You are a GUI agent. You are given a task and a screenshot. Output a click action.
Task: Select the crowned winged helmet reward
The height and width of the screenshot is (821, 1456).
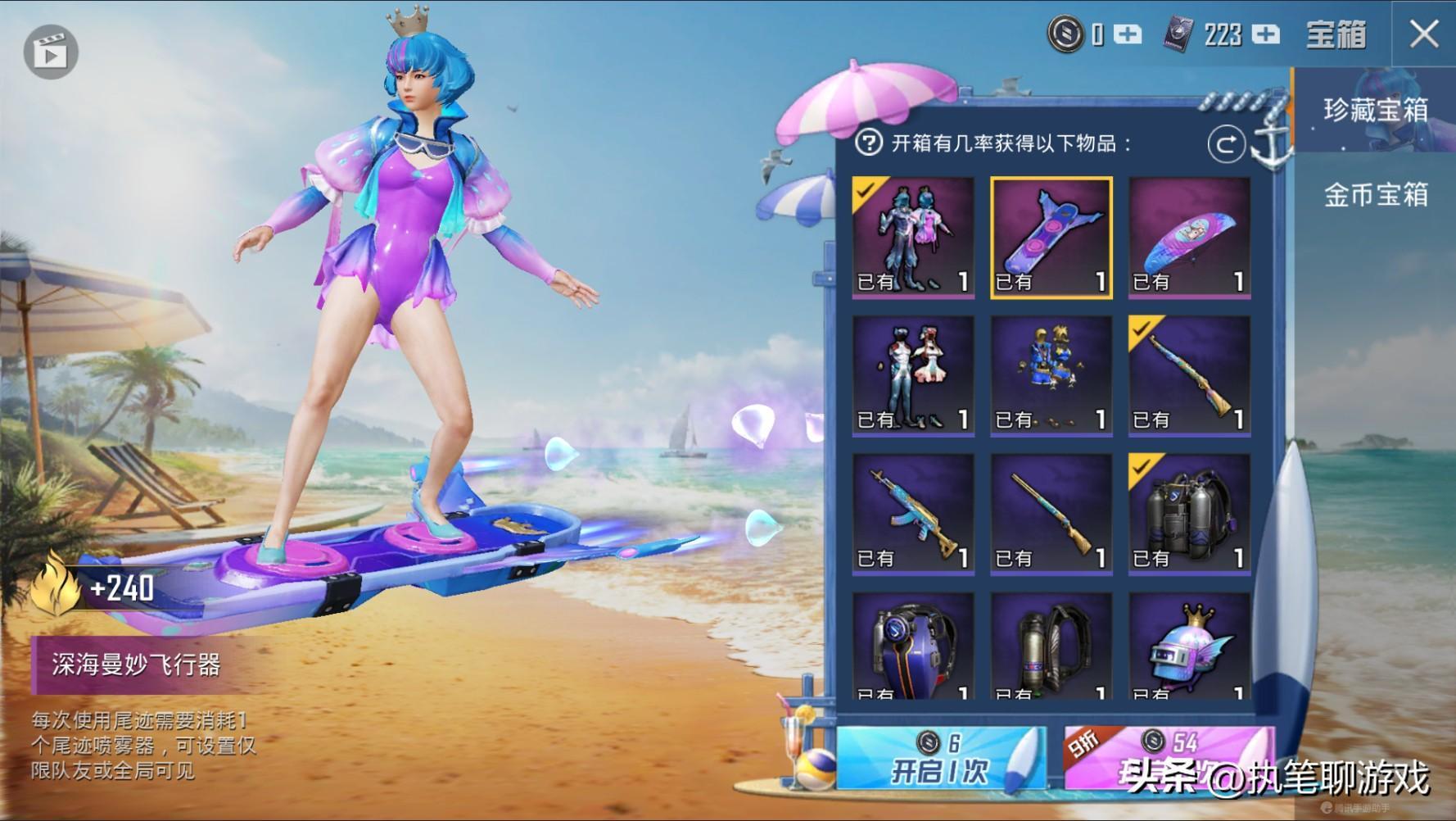coord(1189,647)
